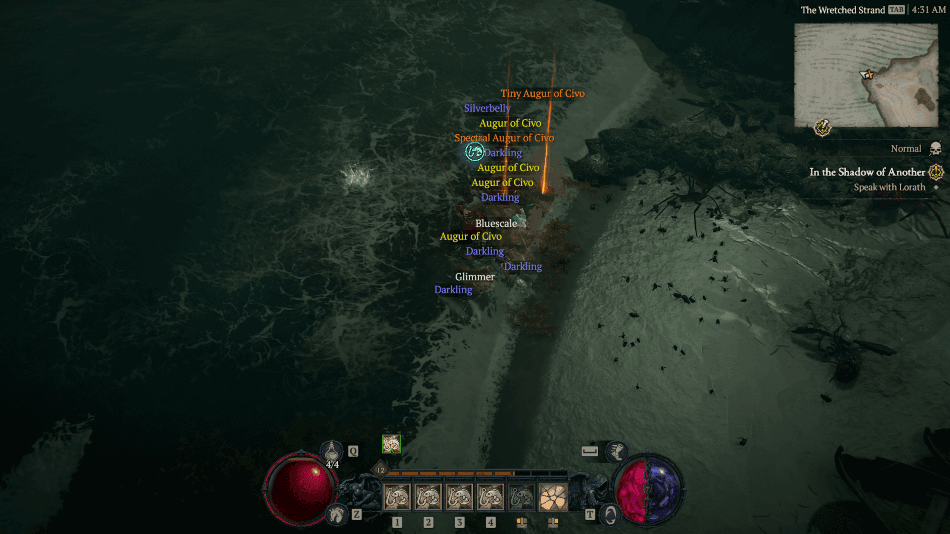
Task: Select the dimmed fishing skill slot
Action: [521, 496]
